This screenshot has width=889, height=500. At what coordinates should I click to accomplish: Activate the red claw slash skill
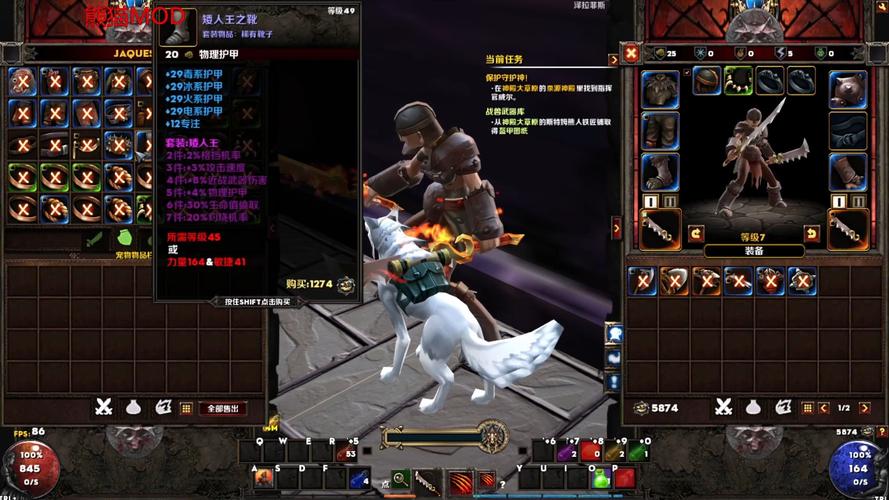coord(459,480)
